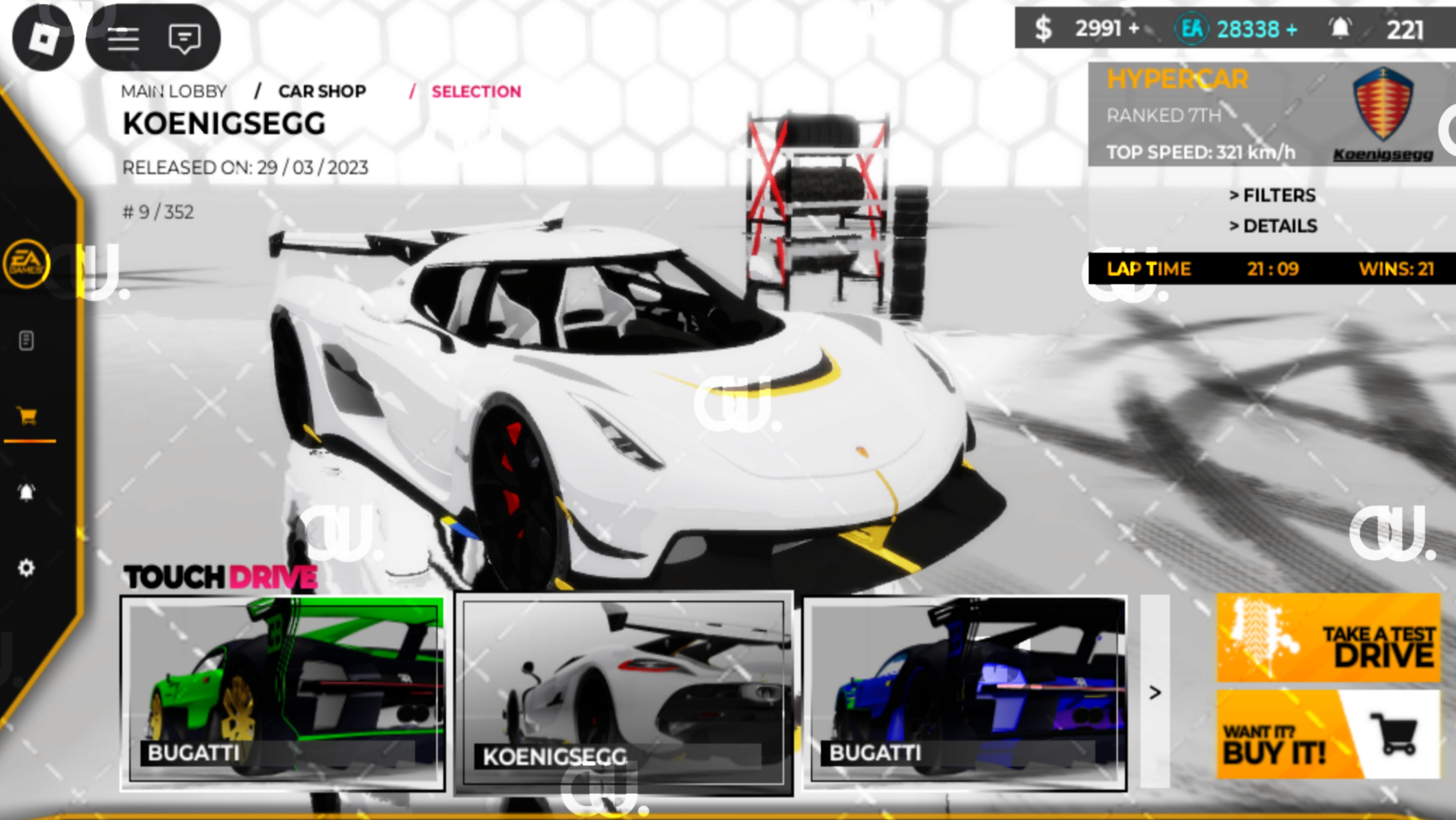Open the sidebar bell notifications
Image resolution: width=1456 pixels, height=820 pixels.
pyautogui.click(x=26, y=492)
